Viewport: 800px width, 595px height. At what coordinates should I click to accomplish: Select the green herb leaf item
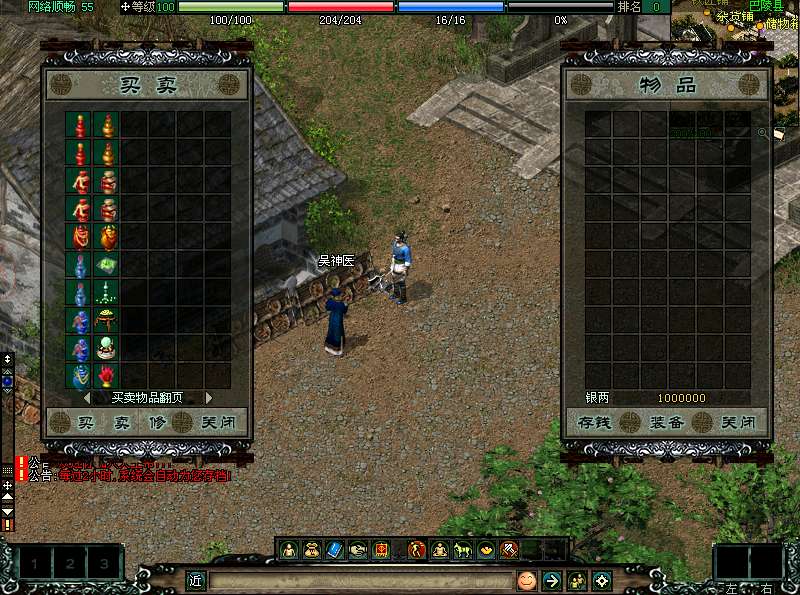(x=106, y=264)
